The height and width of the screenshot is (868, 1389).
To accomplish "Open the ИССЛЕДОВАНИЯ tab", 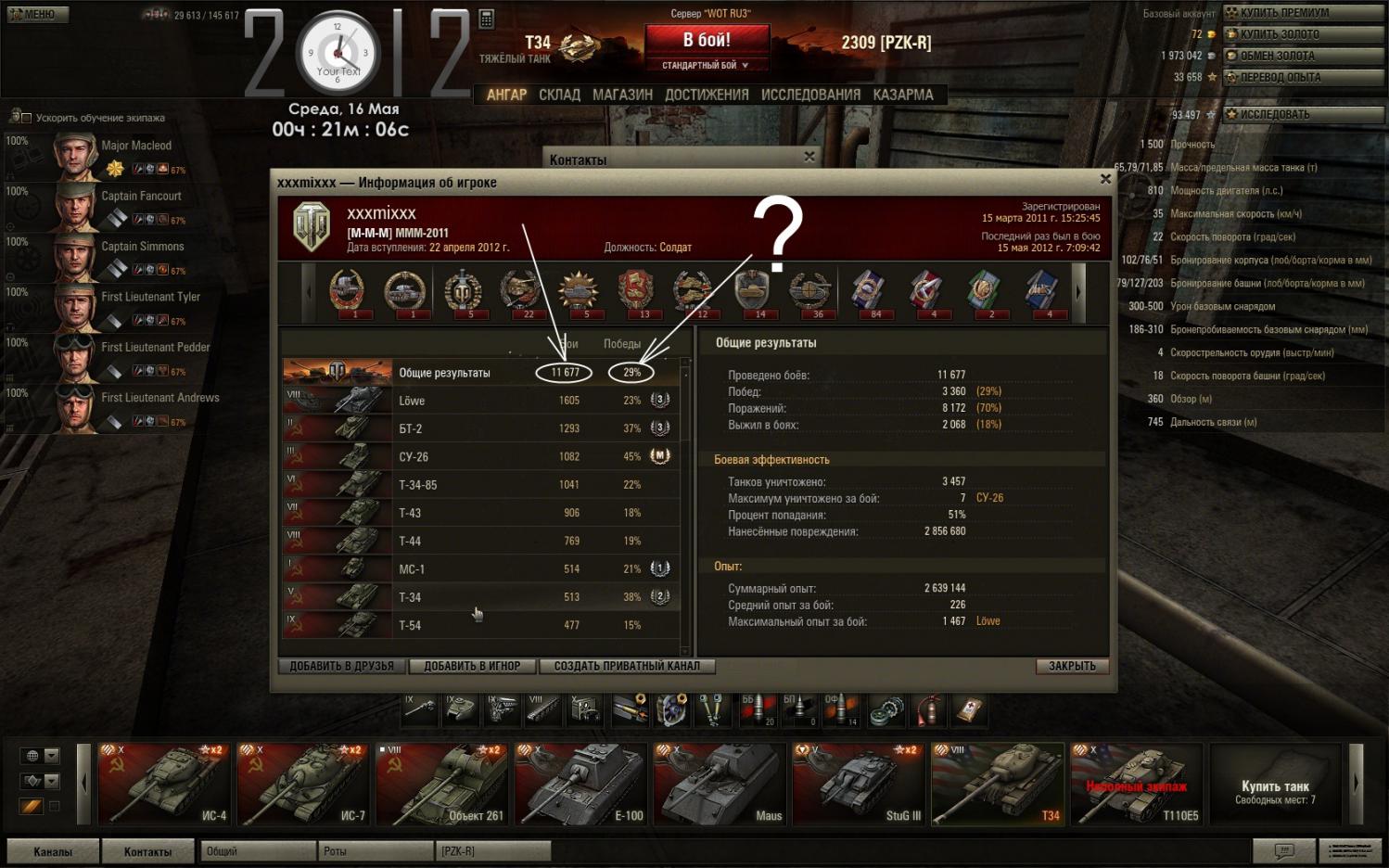I will 810,95.
